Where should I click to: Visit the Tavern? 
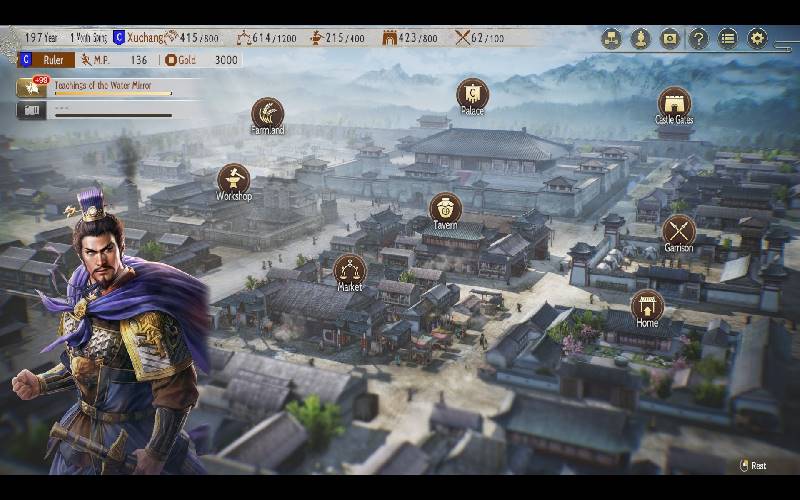[x=445, y=208]
